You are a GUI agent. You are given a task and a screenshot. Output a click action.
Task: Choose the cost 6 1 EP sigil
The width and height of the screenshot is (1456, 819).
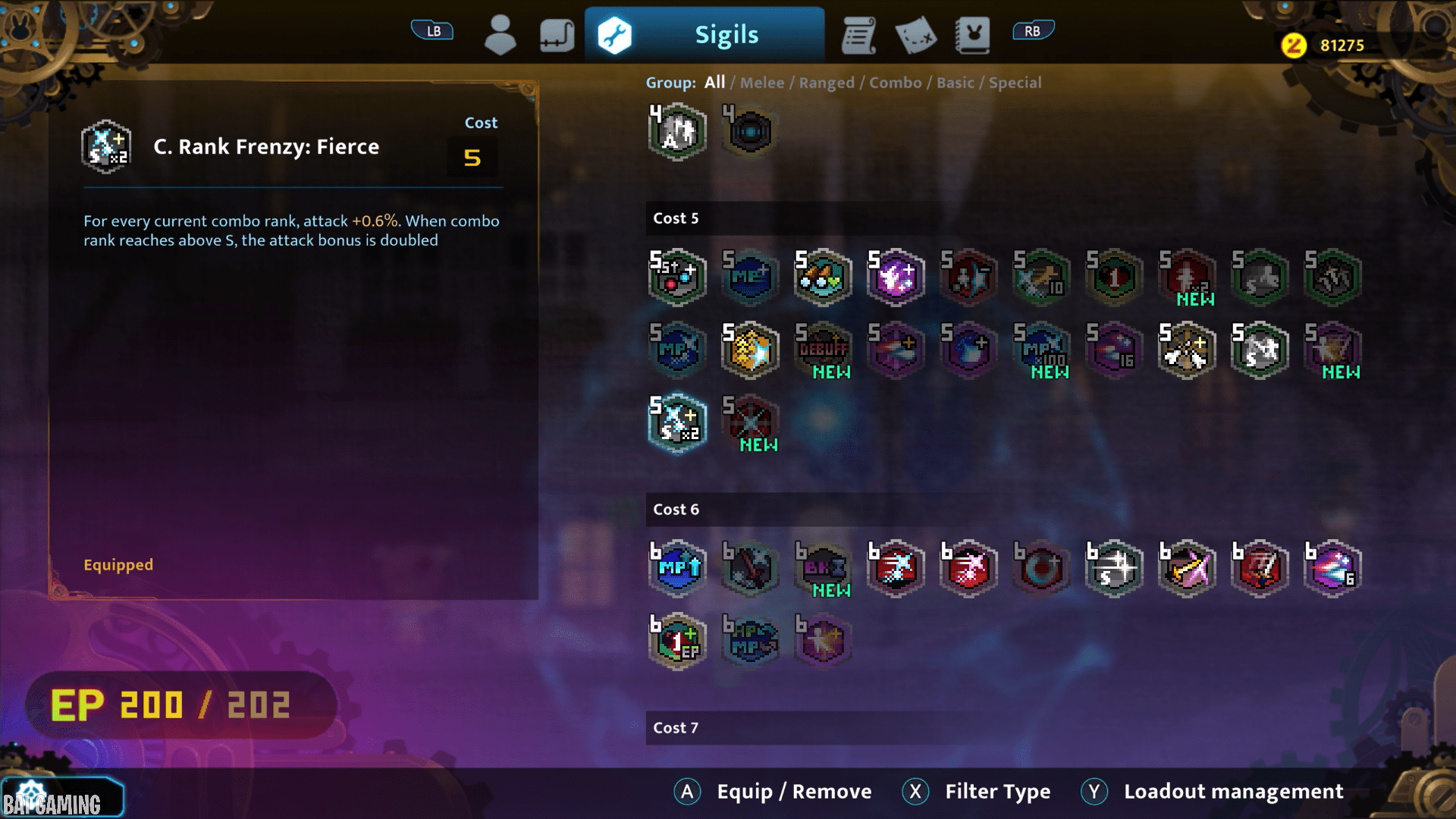(x=678, y=642)
